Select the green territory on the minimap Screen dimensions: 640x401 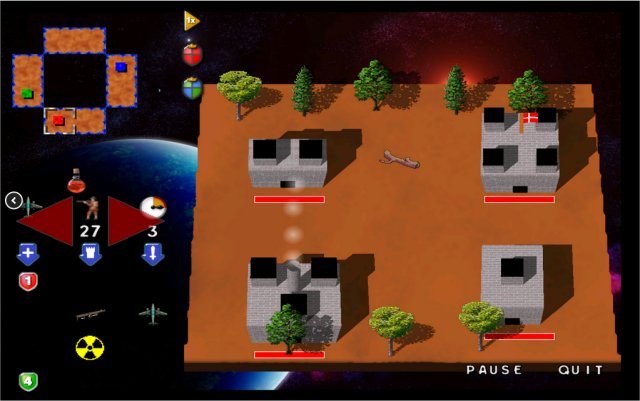tap(27, 94)
